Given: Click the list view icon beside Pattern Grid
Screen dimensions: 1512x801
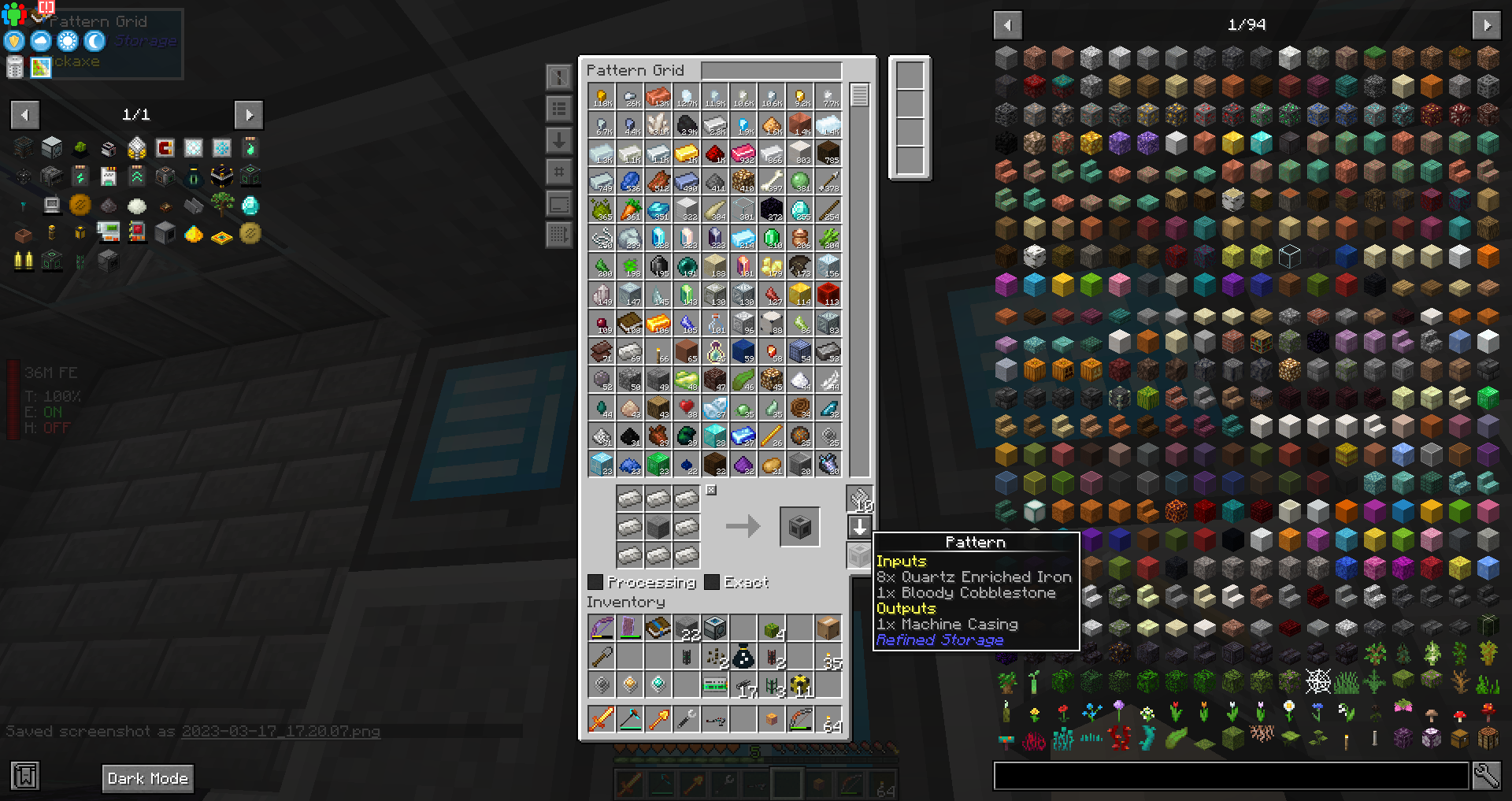Looking at the screenshot, I should click(x=559, y=109).
